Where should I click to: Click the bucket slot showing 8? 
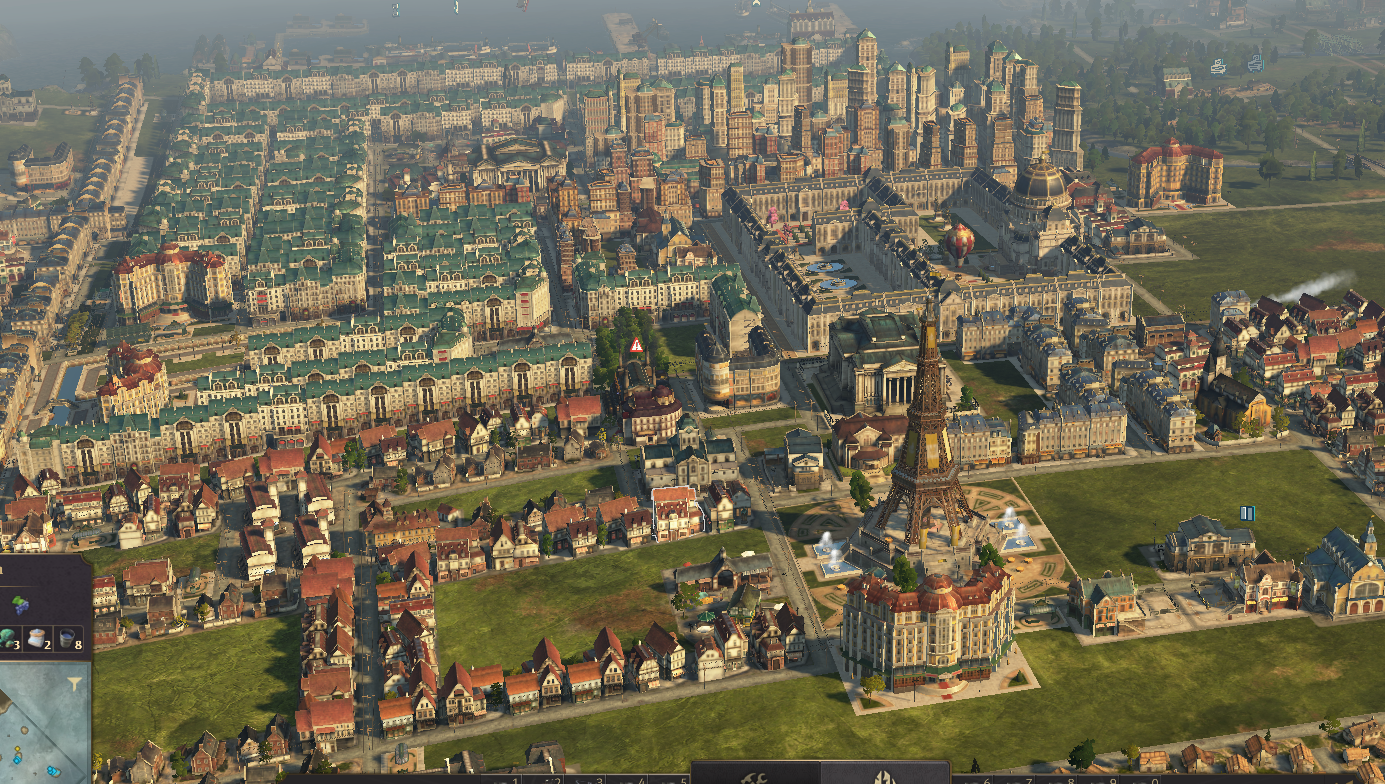click(x=69, y=637)
